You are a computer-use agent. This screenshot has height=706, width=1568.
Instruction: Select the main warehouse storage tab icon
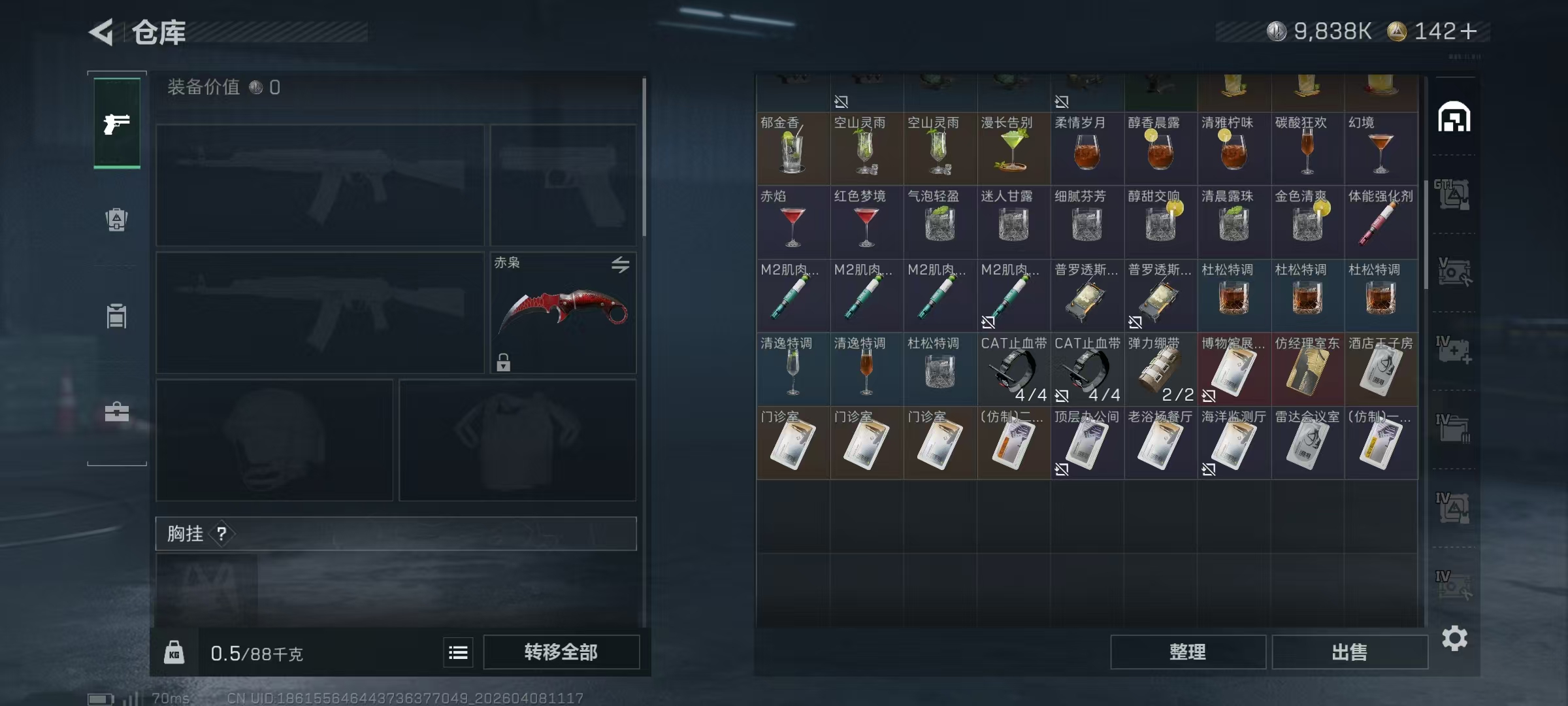[x=1454, y=118]
